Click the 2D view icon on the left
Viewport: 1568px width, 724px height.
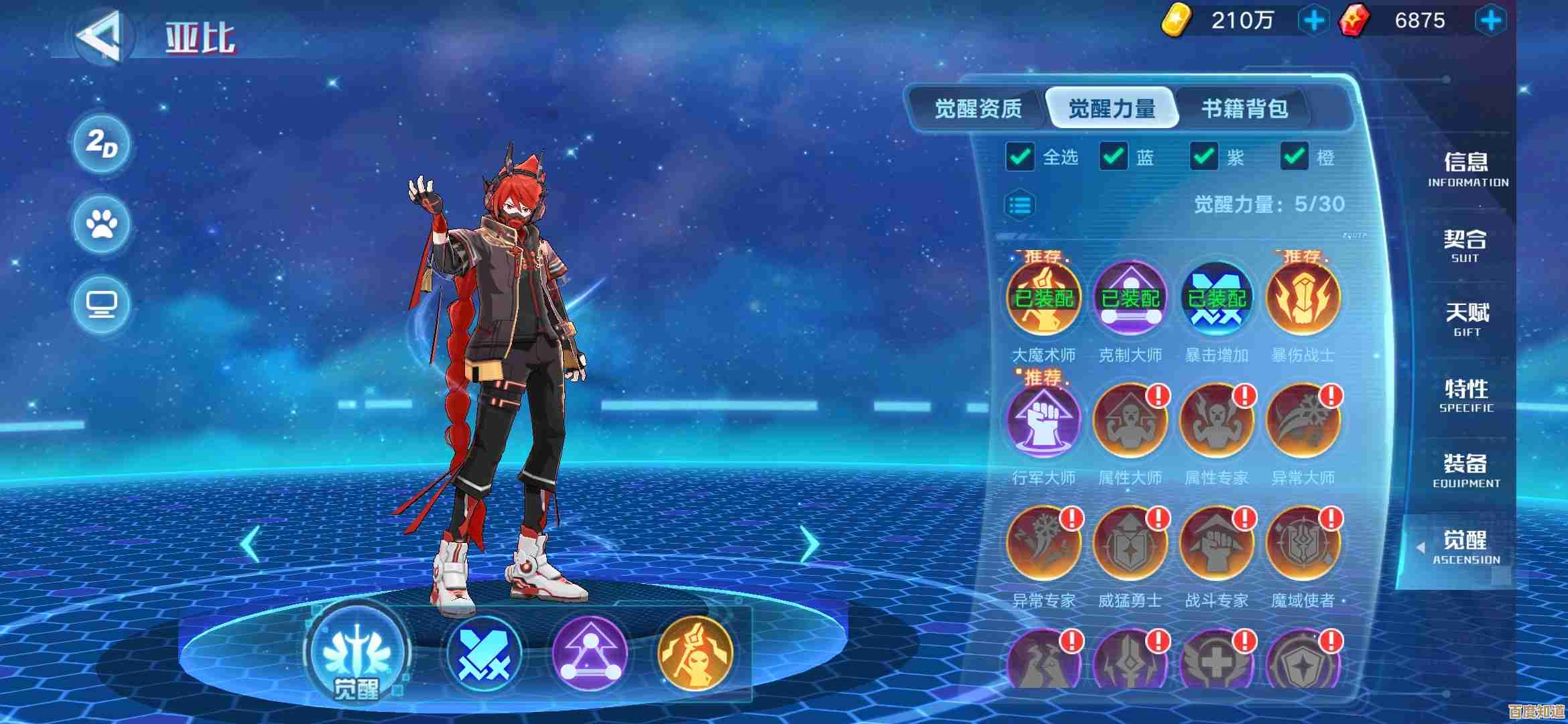99,144
